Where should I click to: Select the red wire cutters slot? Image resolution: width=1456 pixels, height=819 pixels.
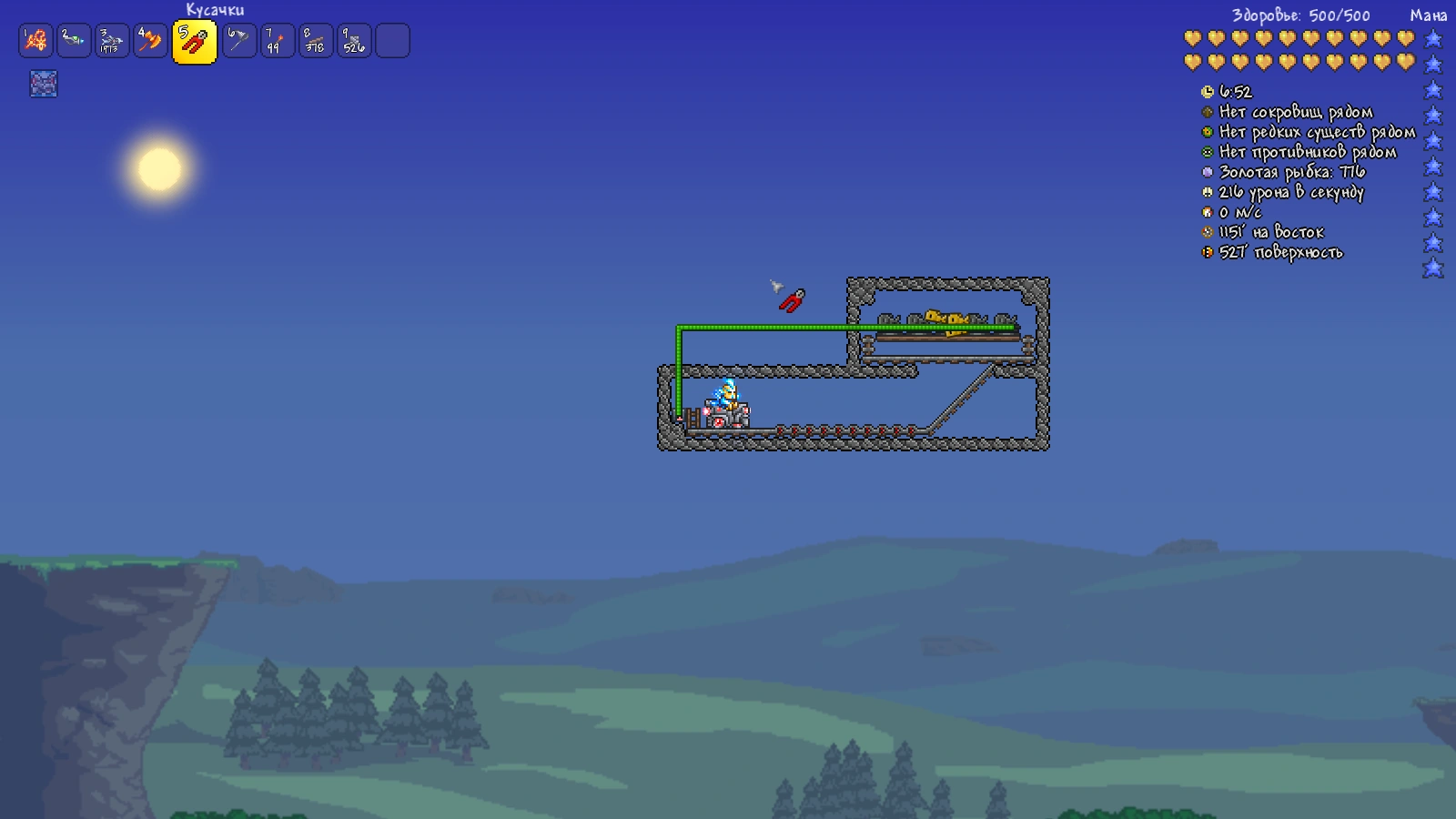click(x=194, y=42)
